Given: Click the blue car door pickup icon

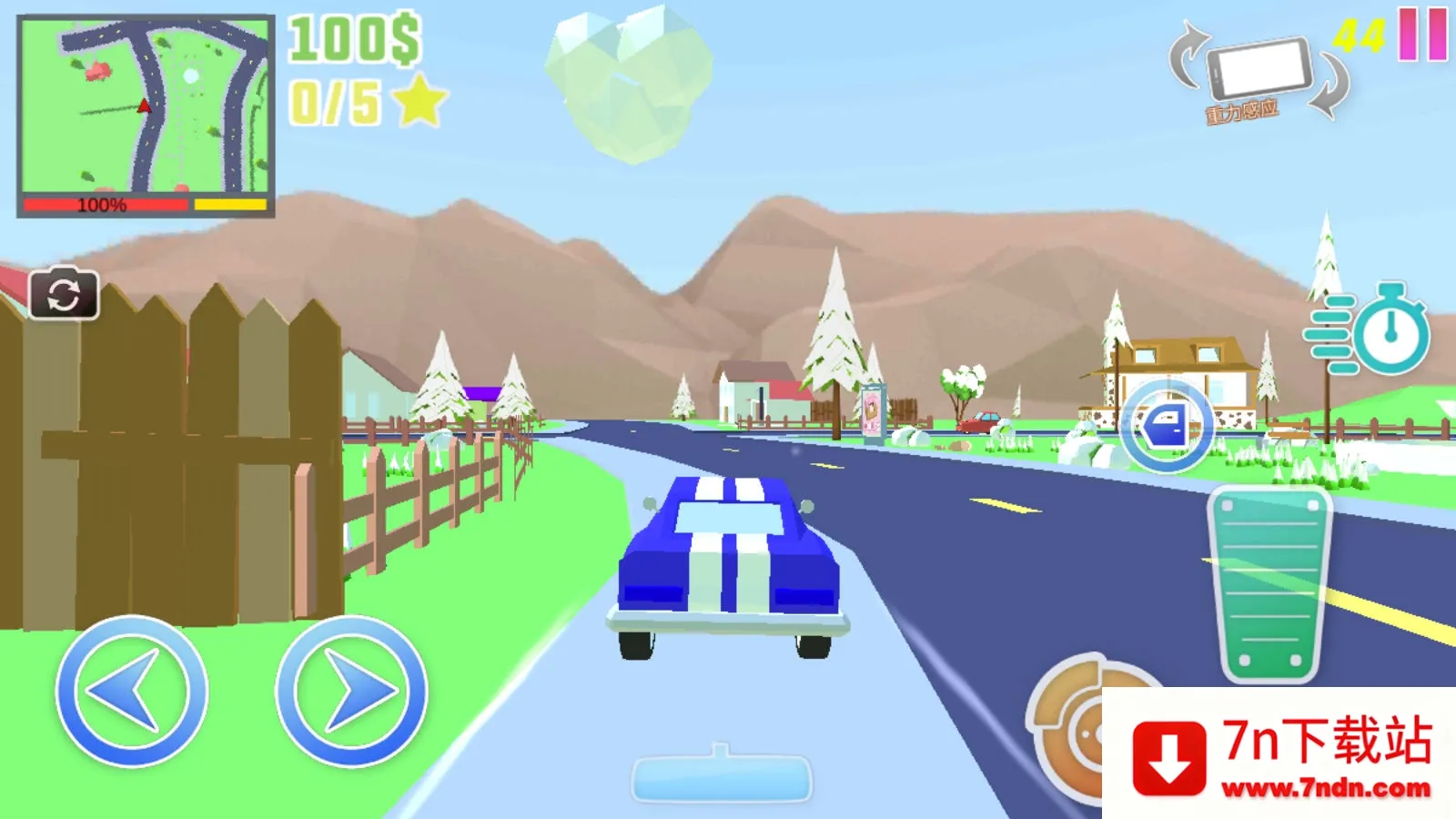Looking at the screenshot, I should coord(1168,425).
